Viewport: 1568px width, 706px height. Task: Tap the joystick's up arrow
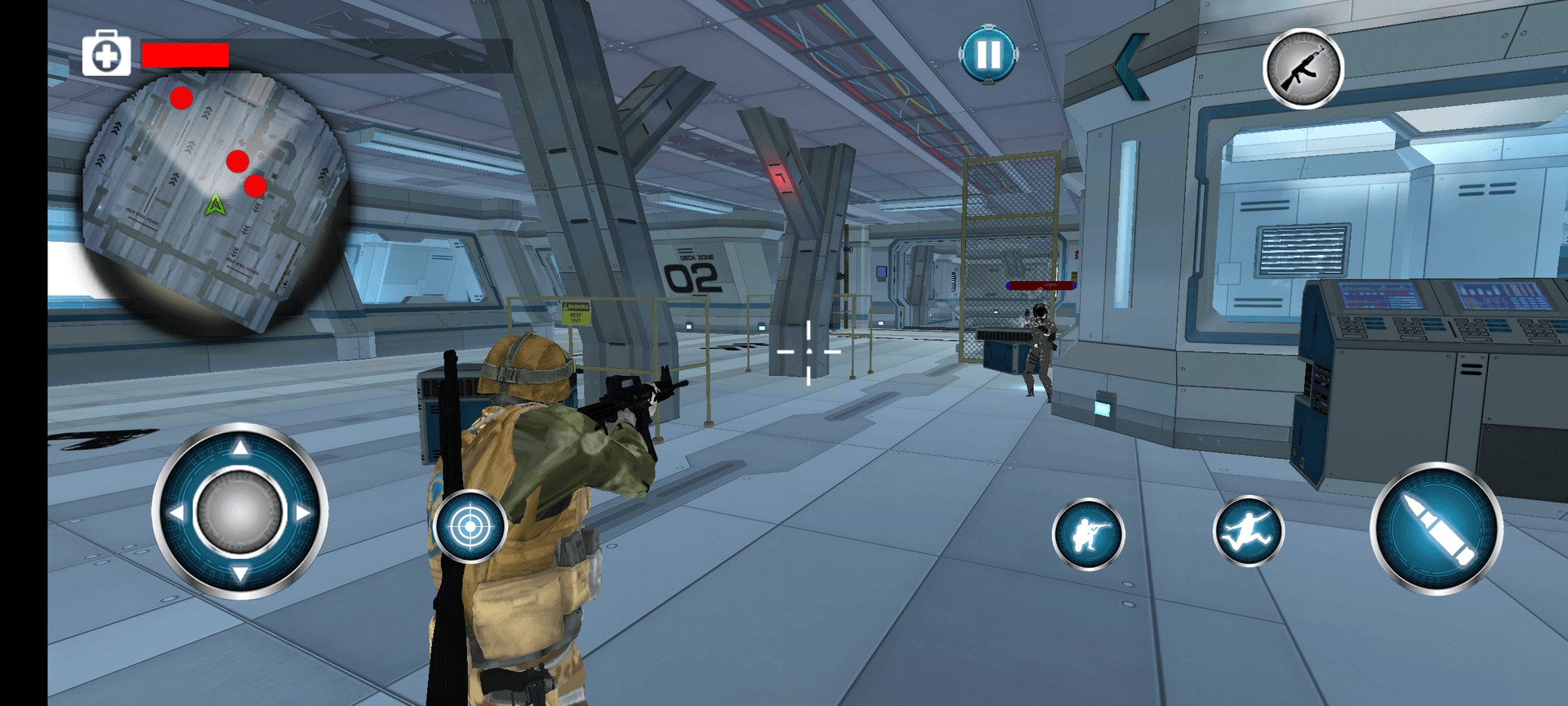tap(240, 448)
